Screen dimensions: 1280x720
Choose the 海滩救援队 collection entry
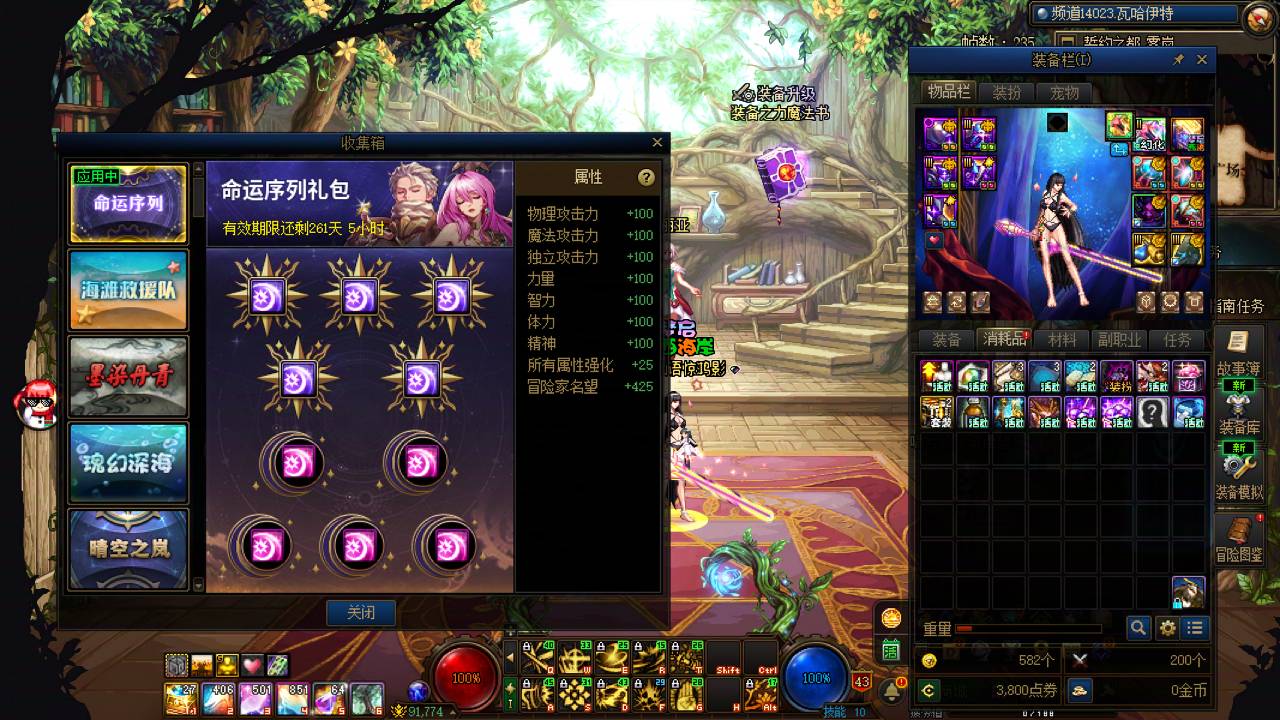click(128, 290)
